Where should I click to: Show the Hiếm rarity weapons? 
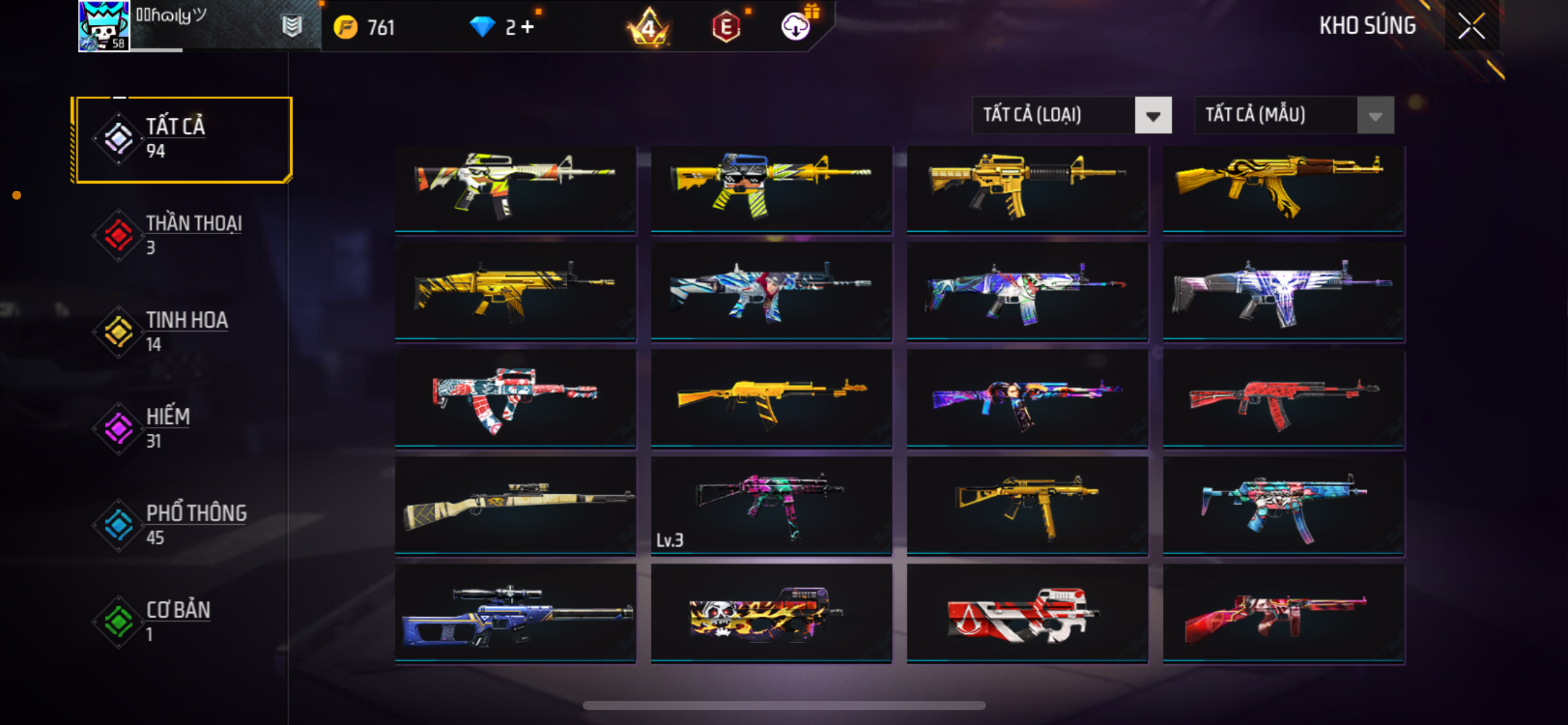pos(182,428)
